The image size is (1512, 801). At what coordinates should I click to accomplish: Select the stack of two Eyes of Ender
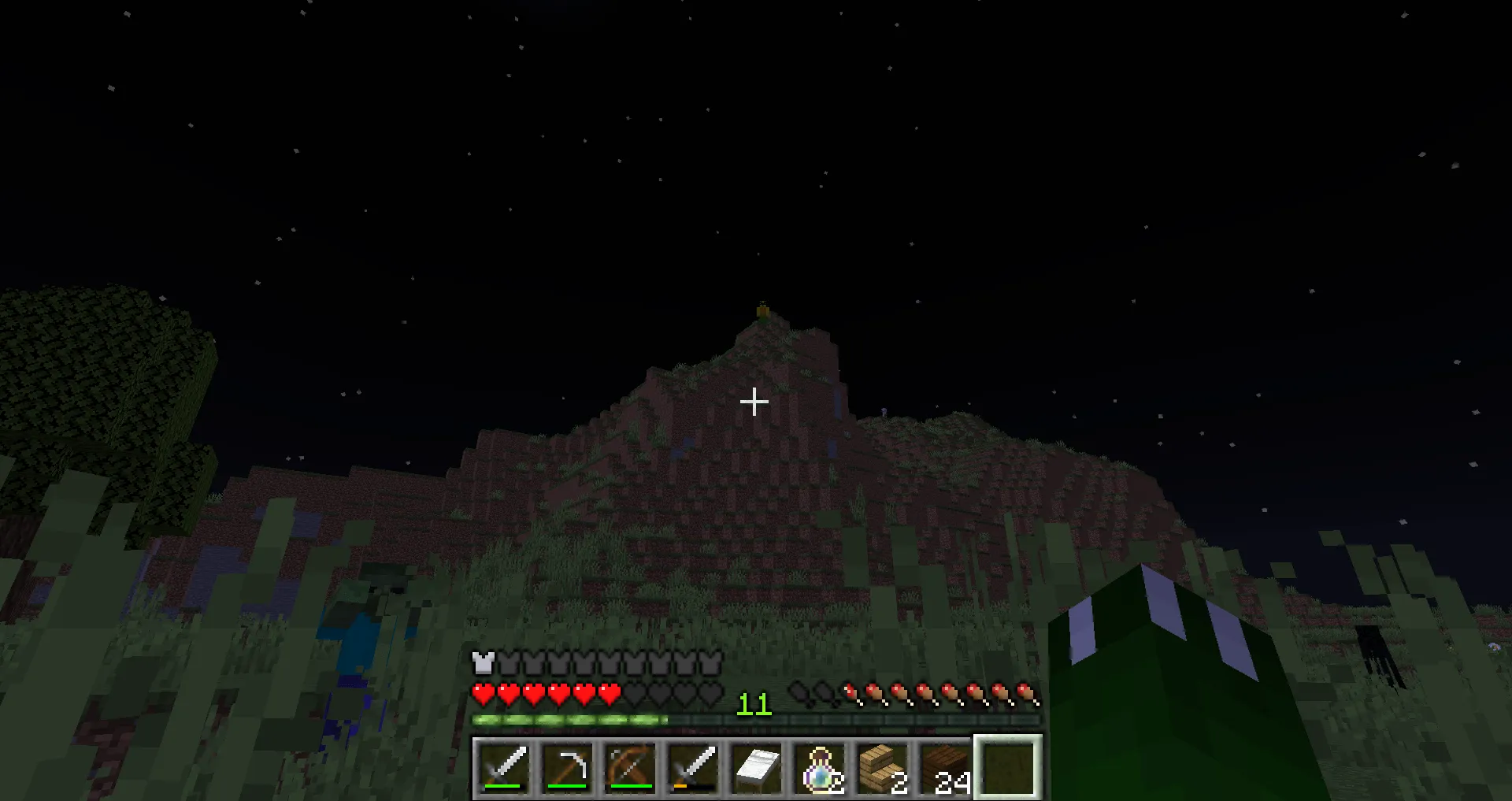tap(817, 768)
